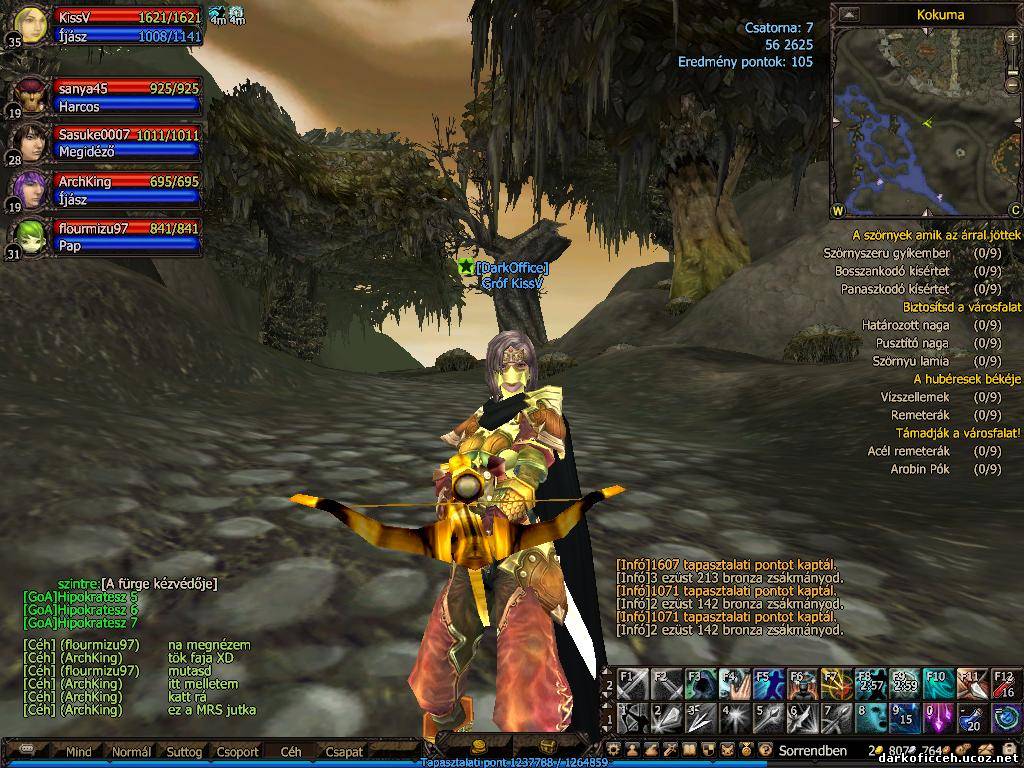Use the blue mana potion with count 20
This screenshot has height=768, width=1024.
pyautogui.click(x=972, y=718)
